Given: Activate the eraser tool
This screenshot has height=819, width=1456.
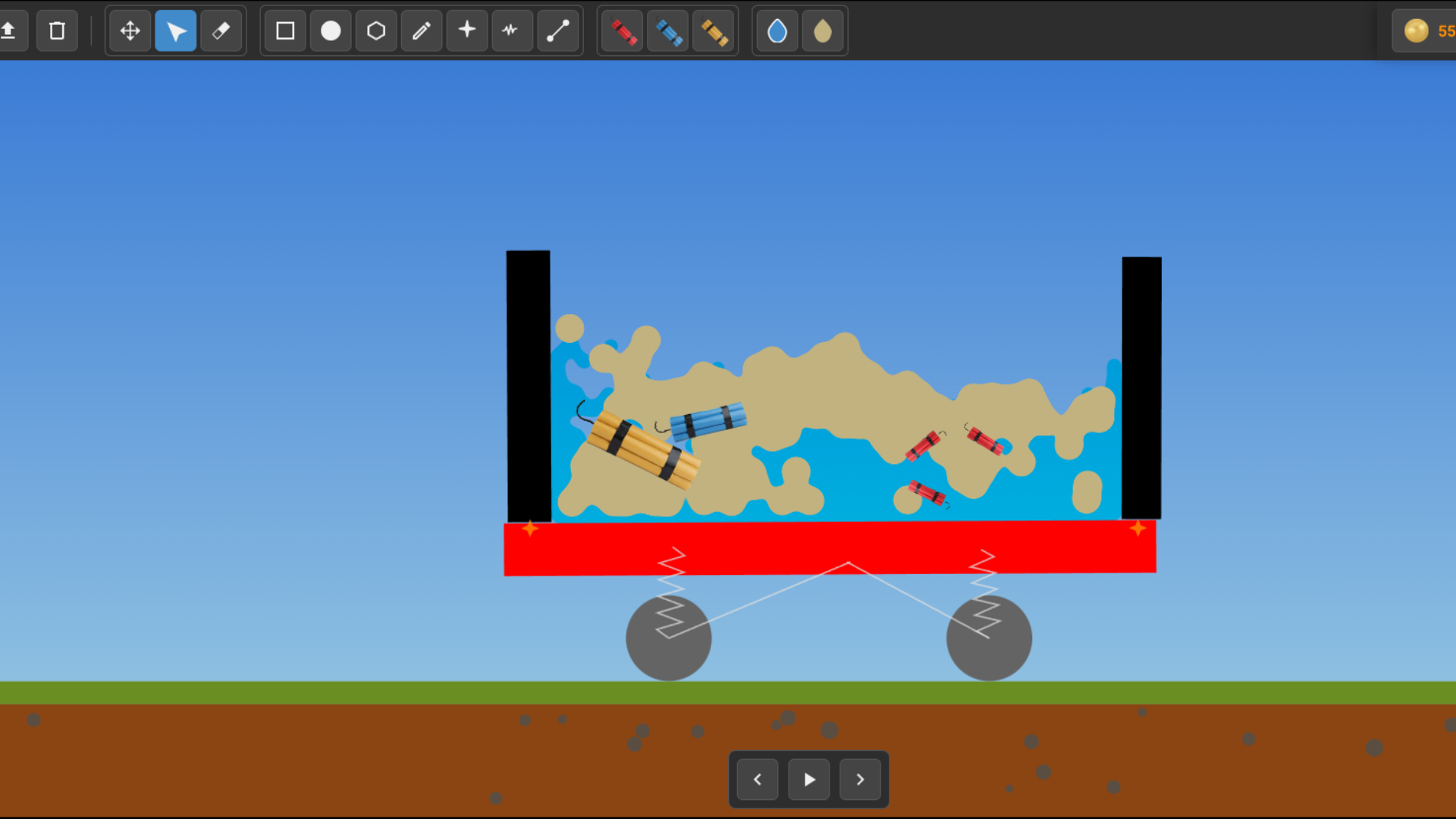Looking at the screenshot, I should [x=221, y=31].
